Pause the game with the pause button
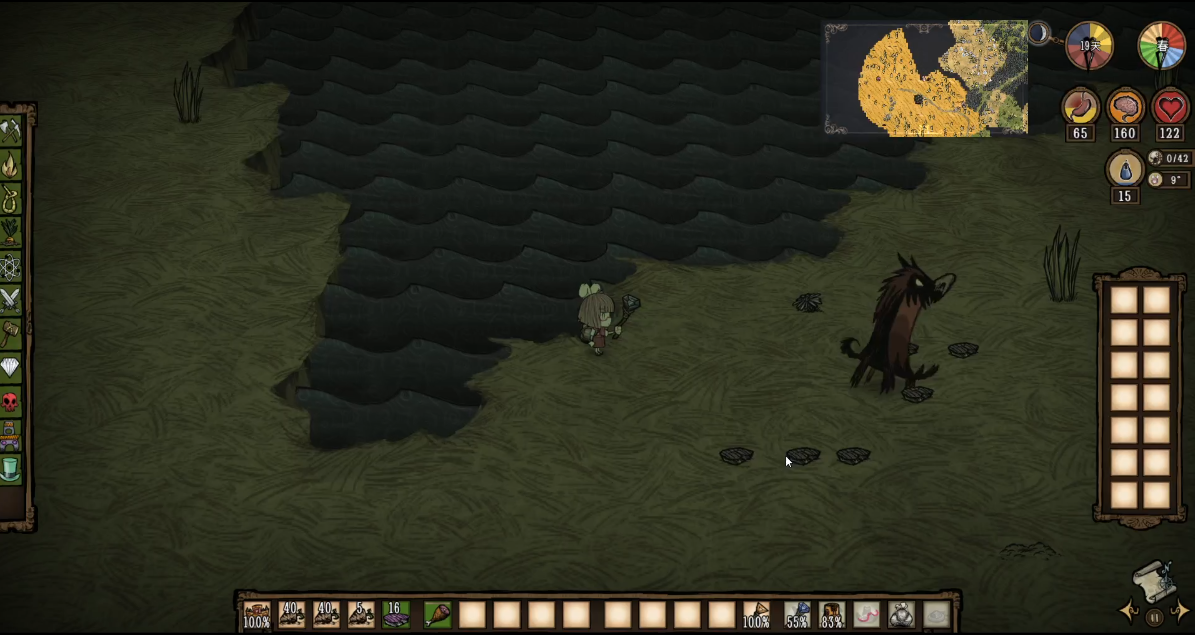The image size is (1195, 635). [x=1154, y=617]
